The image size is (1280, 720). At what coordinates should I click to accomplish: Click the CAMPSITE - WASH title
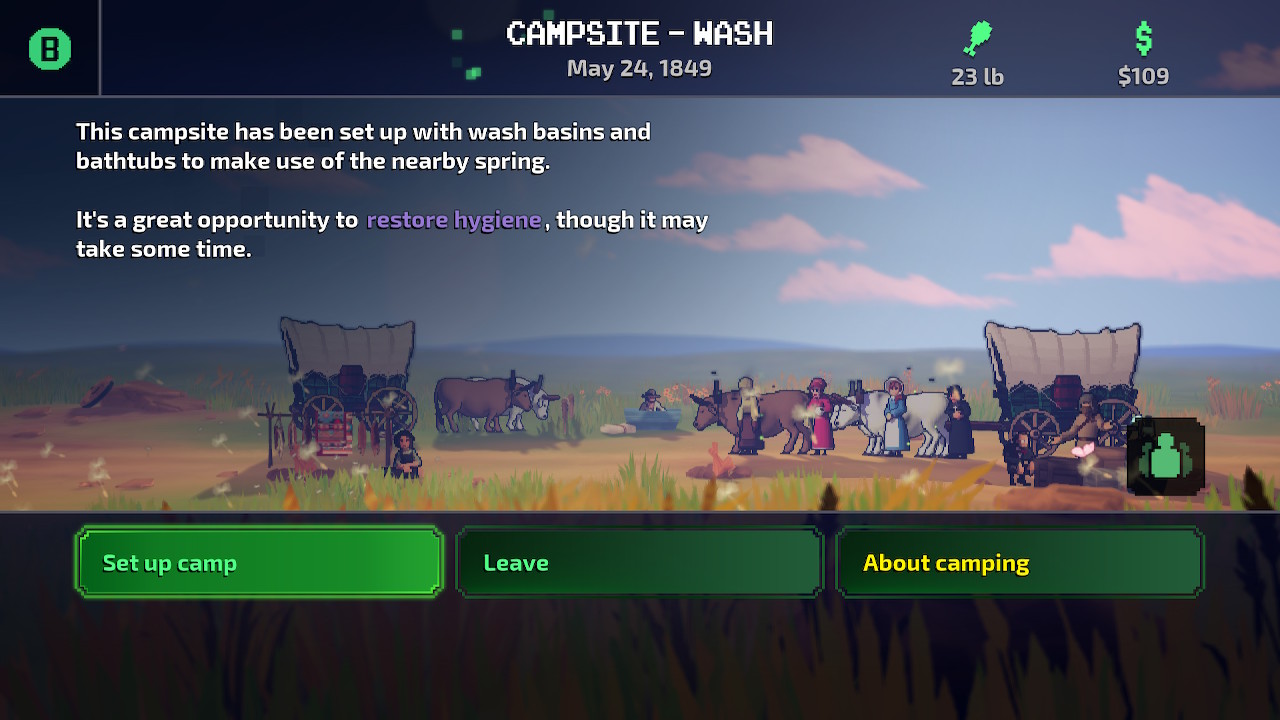(x=639, y=33)
